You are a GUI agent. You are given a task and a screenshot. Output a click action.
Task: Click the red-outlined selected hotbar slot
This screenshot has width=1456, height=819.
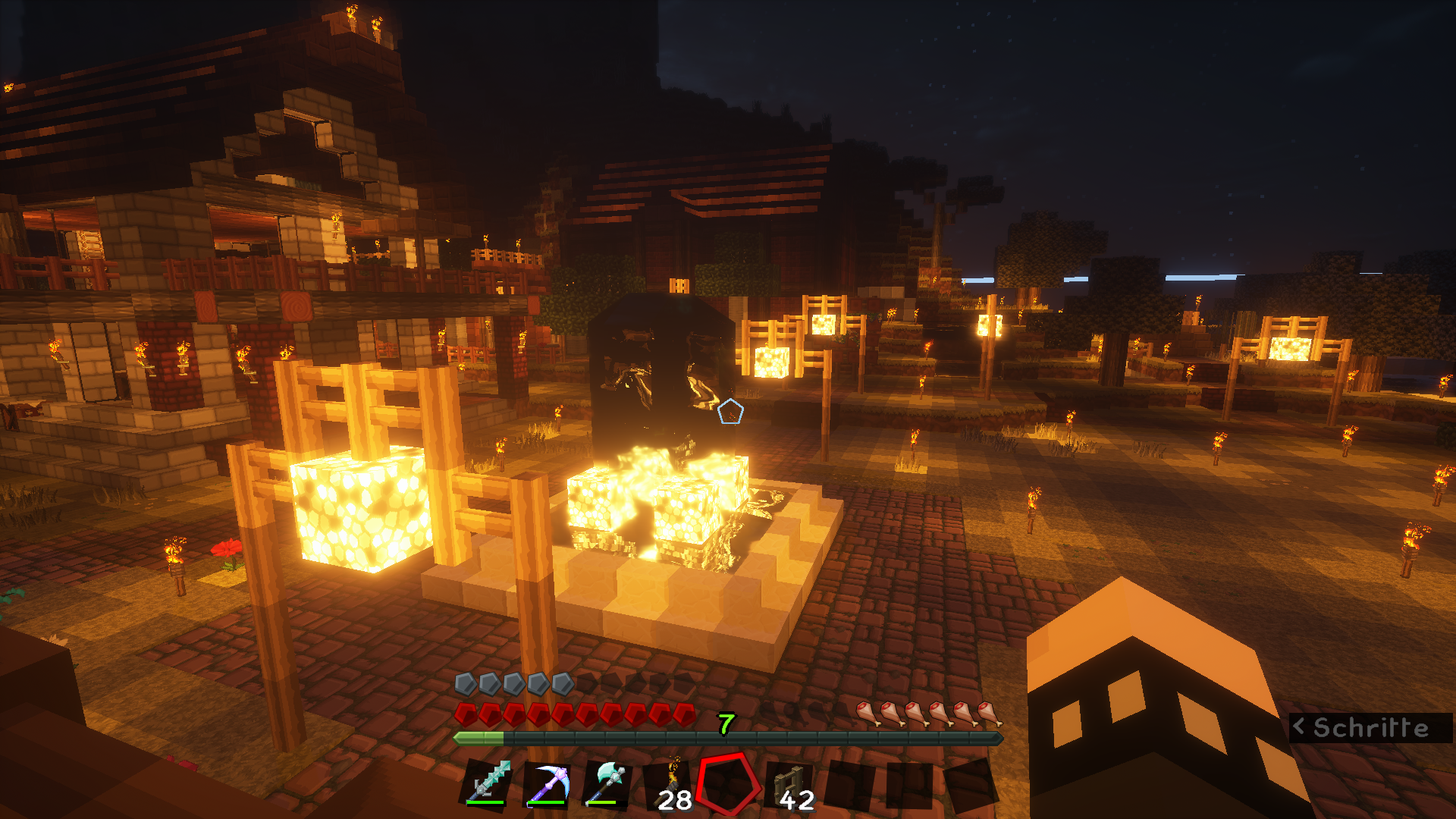click(x=729, y=783)
